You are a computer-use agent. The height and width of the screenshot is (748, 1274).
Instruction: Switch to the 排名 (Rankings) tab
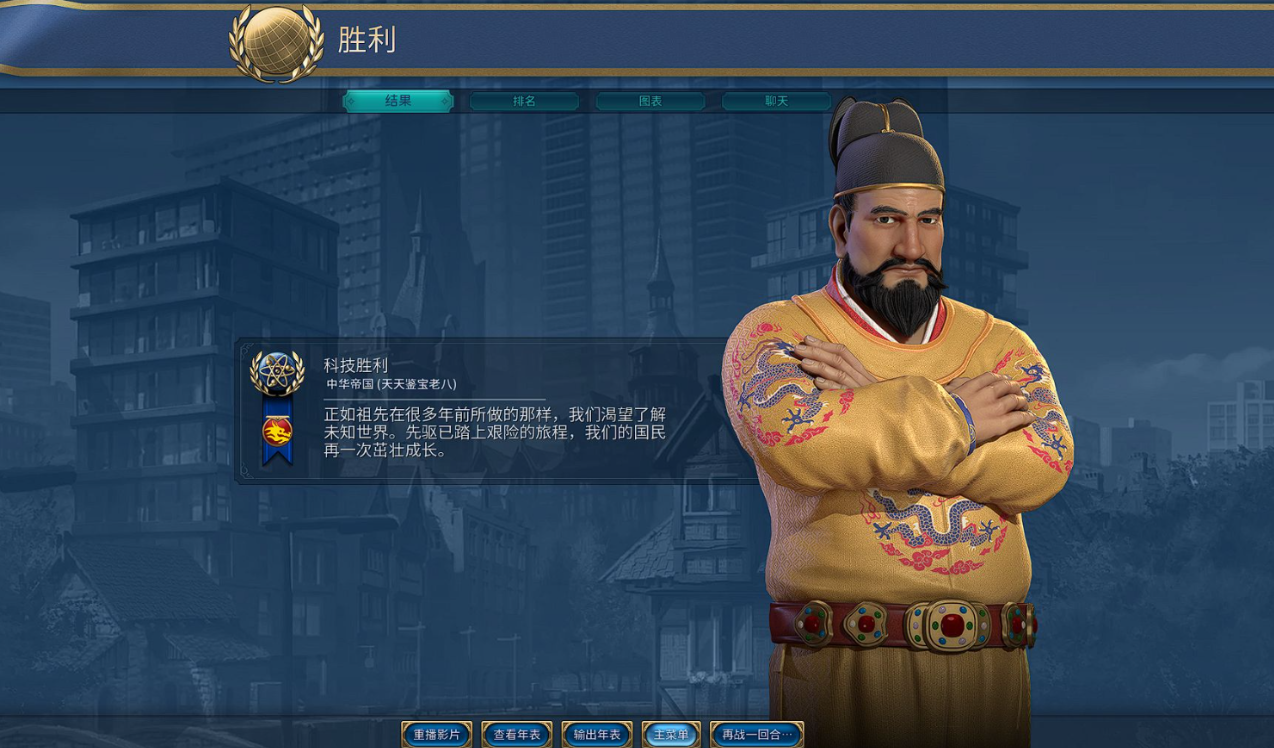[524, 101]
